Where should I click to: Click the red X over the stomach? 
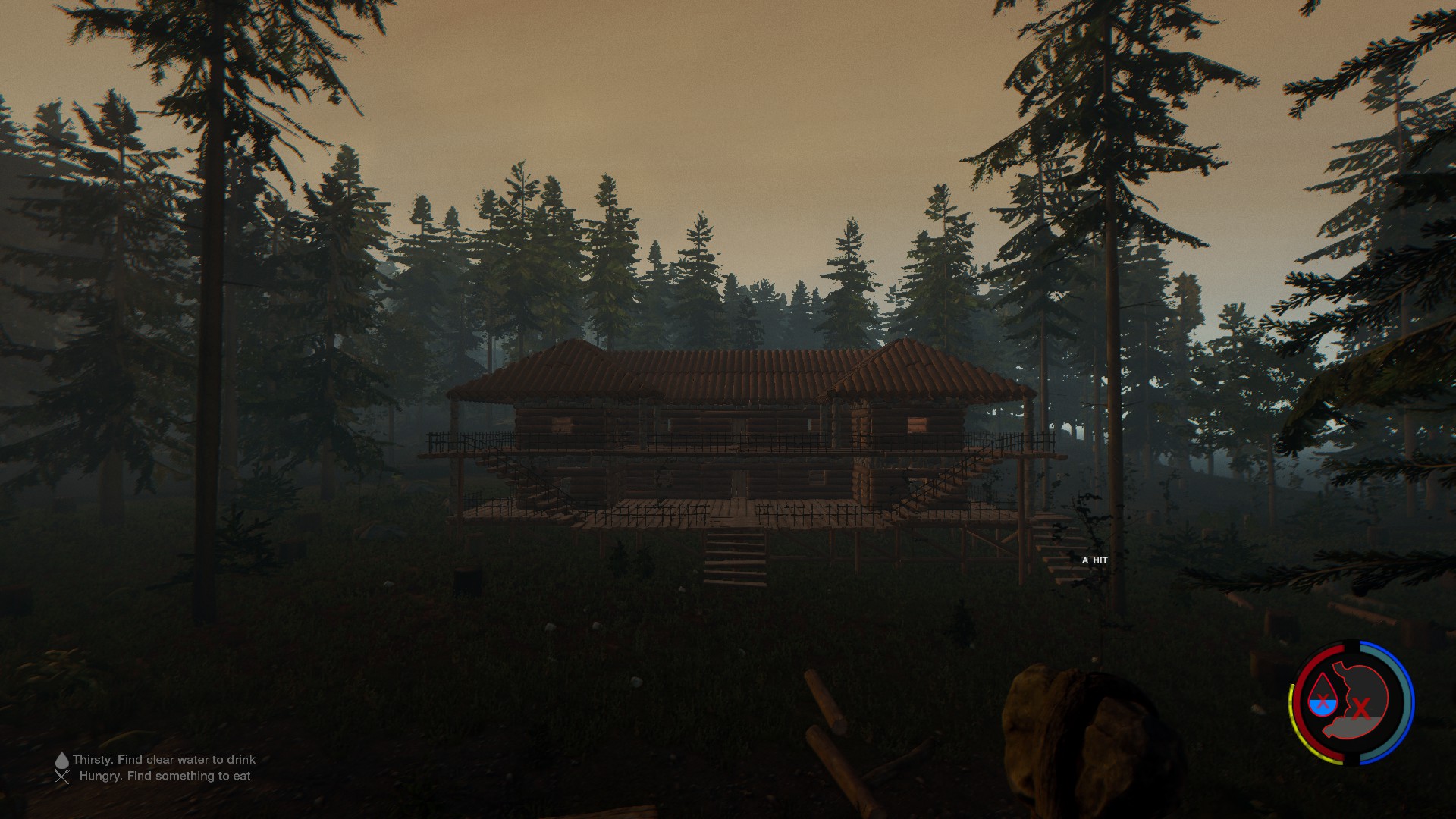tap(1360, 707)
